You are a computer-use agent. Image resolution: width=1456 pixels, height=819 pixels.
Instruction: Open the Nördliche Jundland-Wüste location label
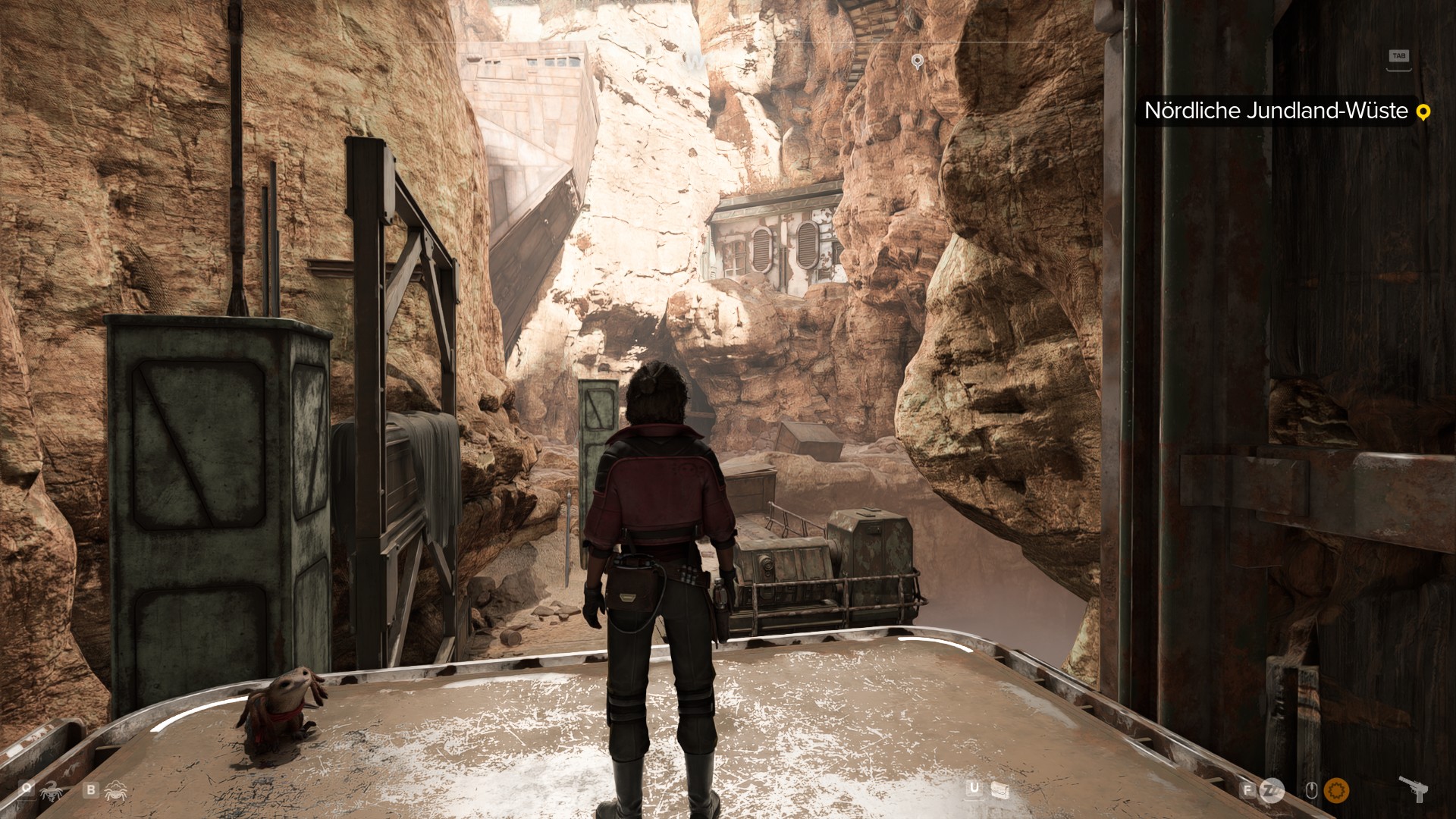tap(1274, 111)
